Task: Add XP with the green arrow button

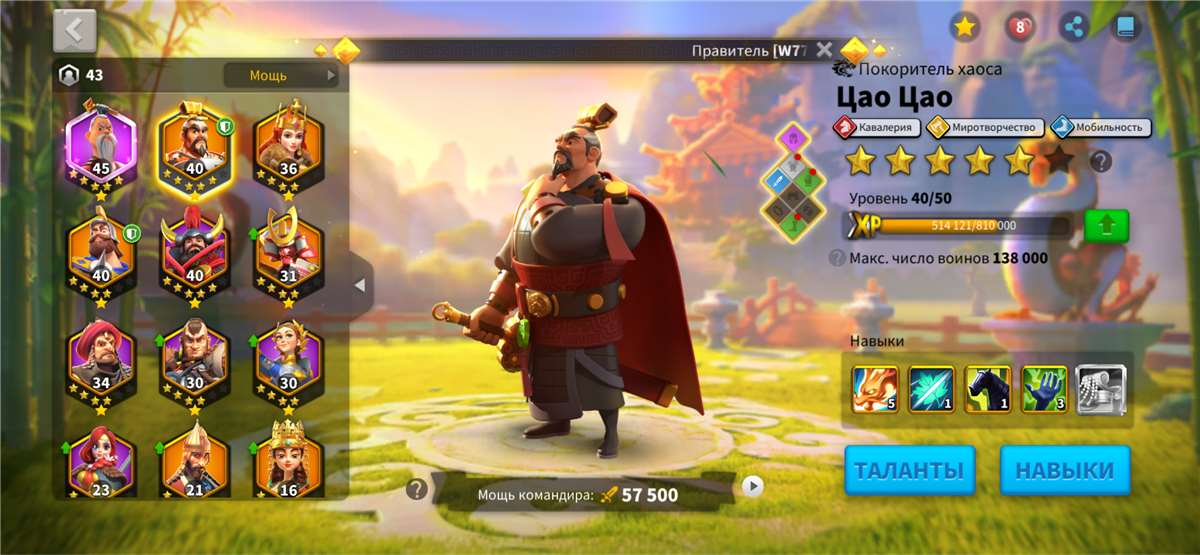Action: (1106, 225)
